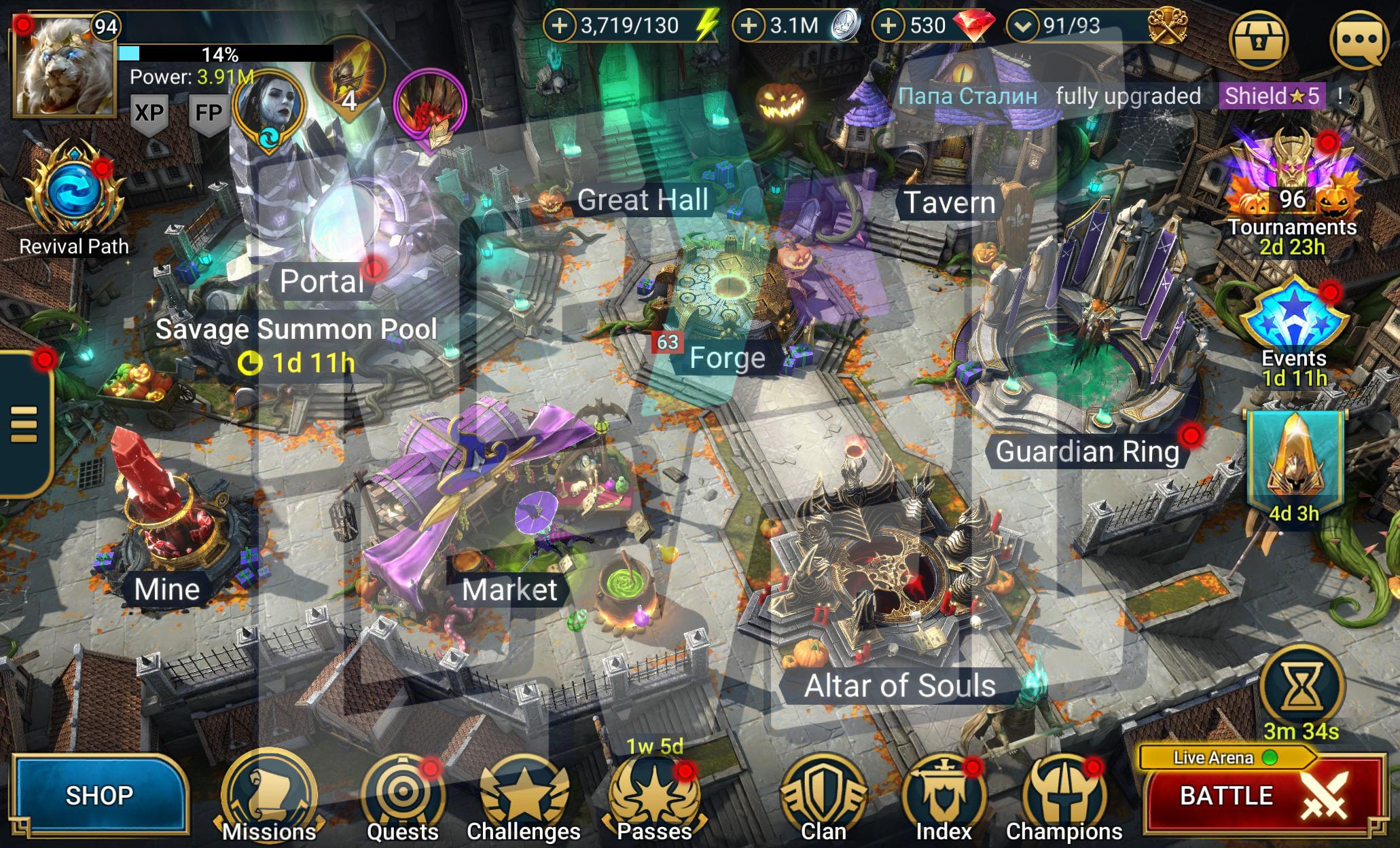Add silver with the plus button
Viewport: 1400px width, 848px height.
748,26
